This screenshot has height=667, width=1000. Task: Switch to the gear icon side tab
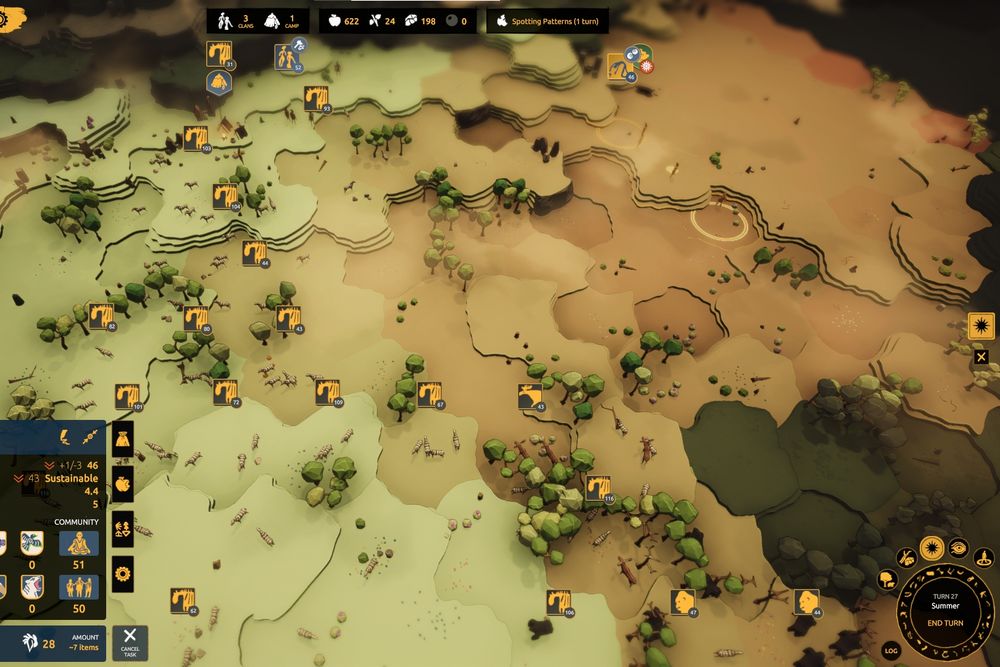click(123, 574)
